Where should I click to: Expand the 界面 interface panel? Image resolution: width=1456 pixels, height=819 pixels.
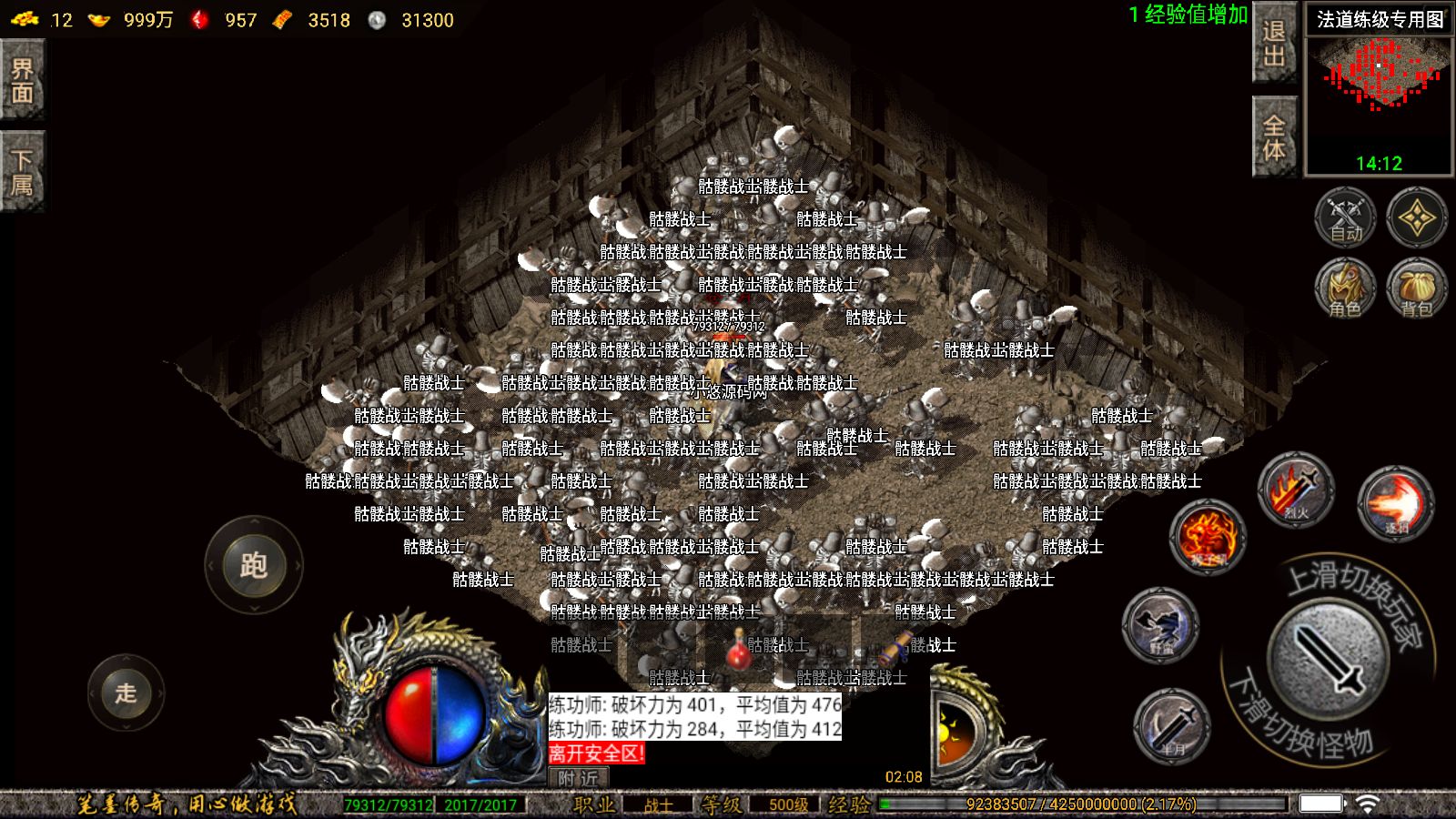coord(23,80)
